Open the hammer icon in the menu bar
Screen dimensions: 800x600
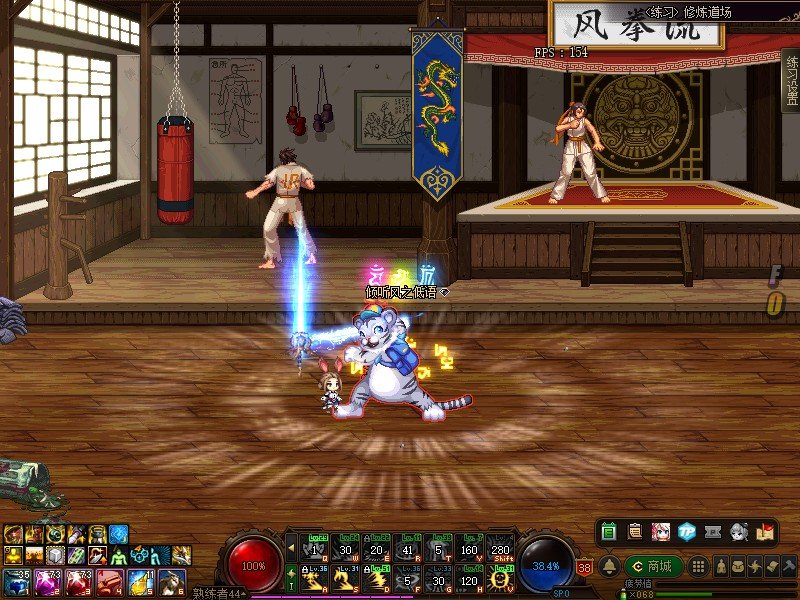(x=788, y=566)
